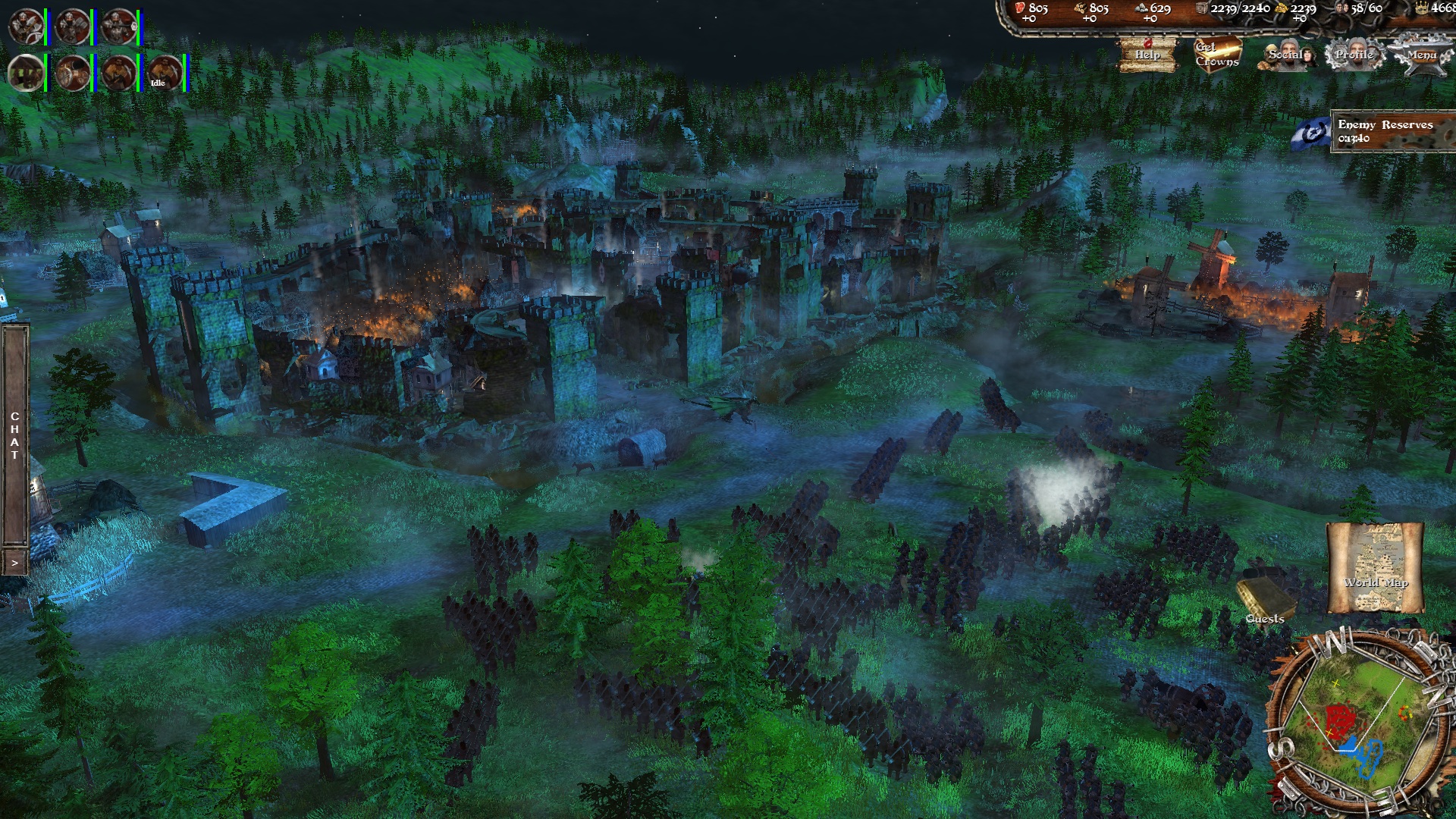The width and height of the screenshot is (1456, 819).
Task: Click the Get Crowns treasure chest
Action: click(x=1217, y=53)
